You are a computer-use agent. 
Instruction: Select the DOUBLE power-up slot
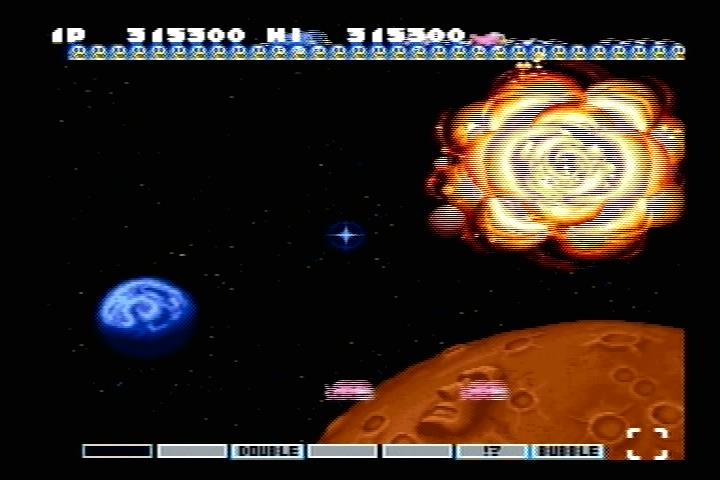(x=267, y=451)
